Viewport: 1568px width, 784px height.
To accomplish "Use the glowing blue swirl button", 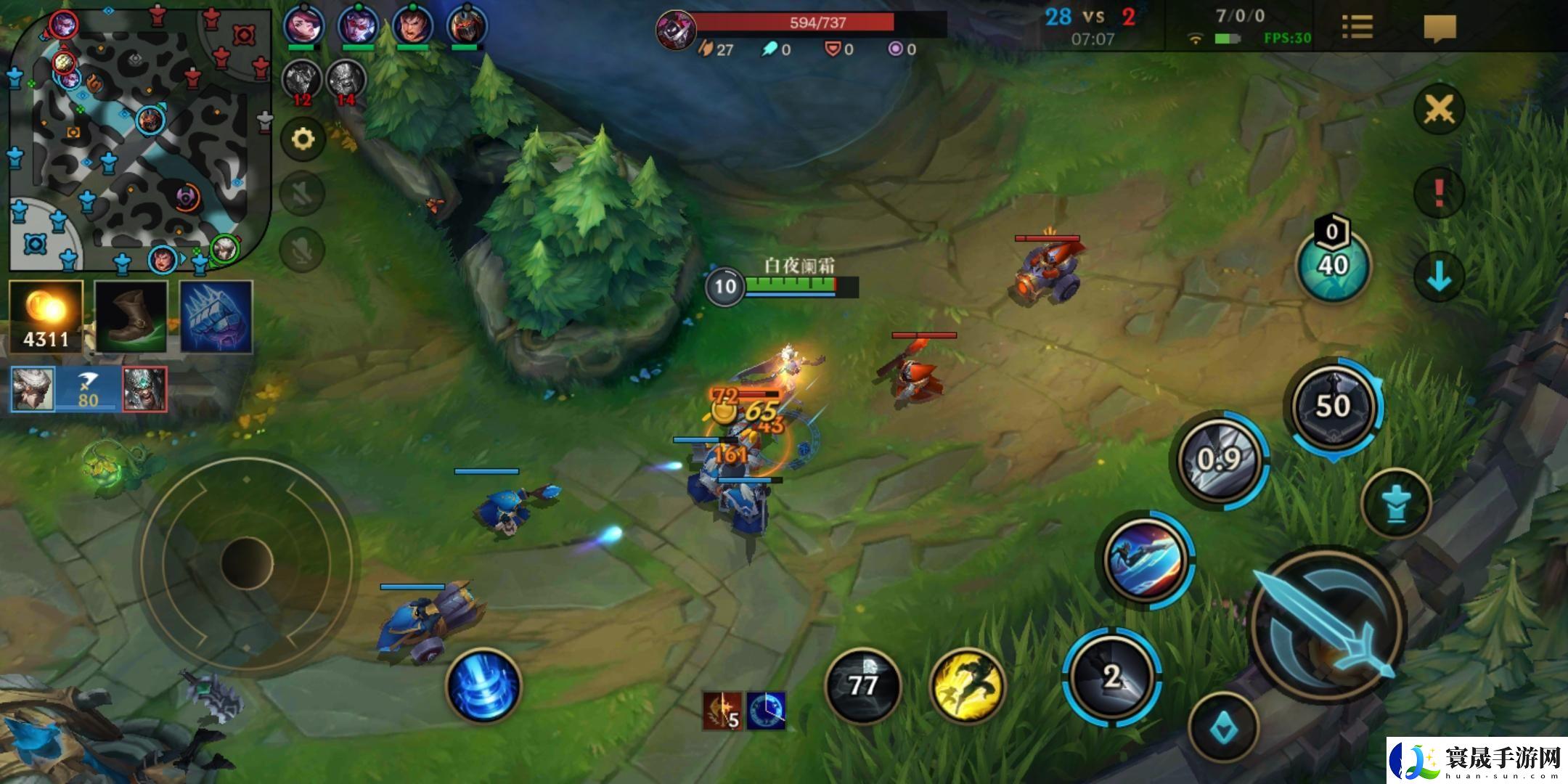I will [484, 686].
